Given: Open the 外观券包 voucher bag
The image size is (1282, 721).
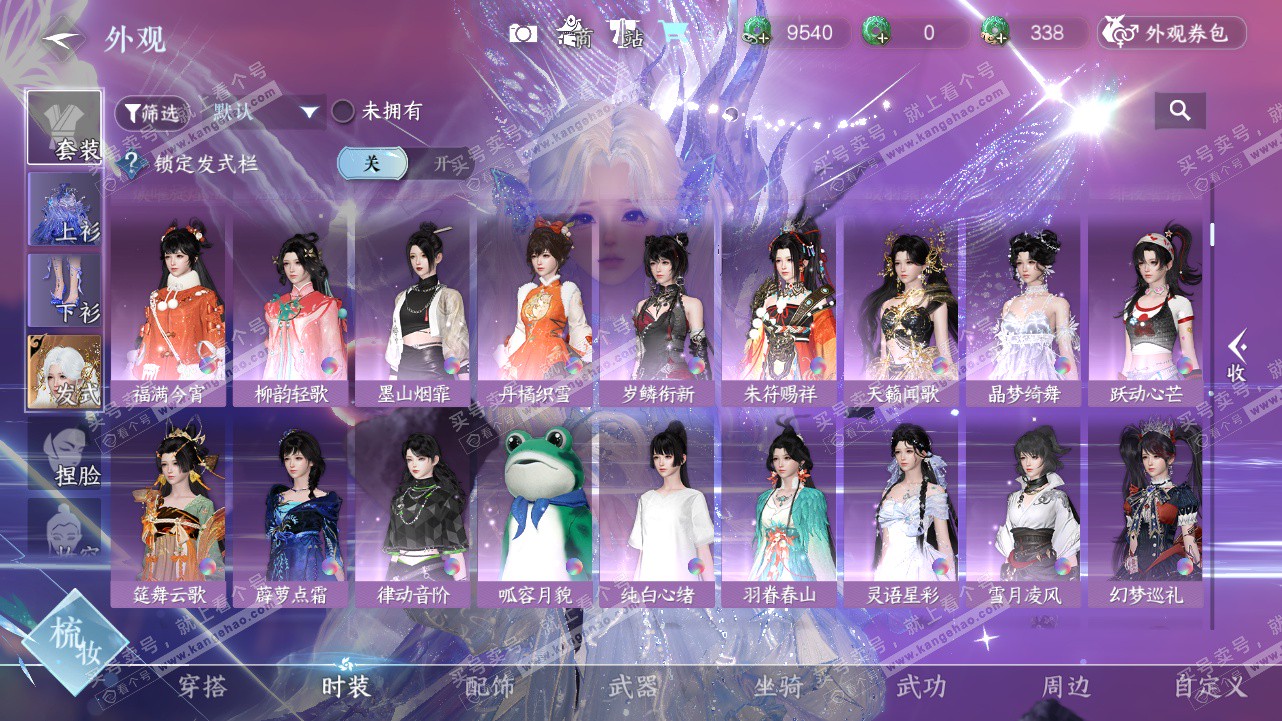Looking at the screenshot, I should pos(1172,33).
